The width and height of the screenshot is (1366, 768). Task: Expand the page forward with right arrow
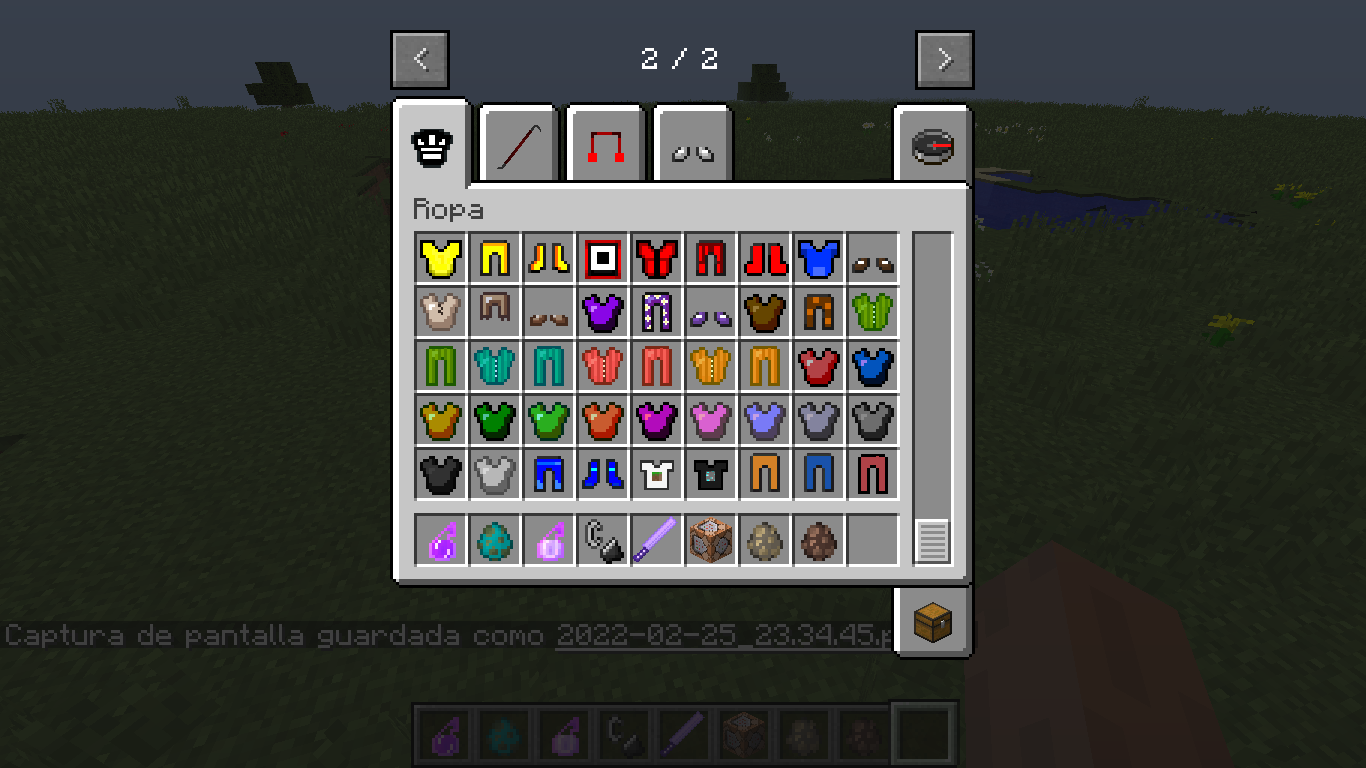coord(944,59)
